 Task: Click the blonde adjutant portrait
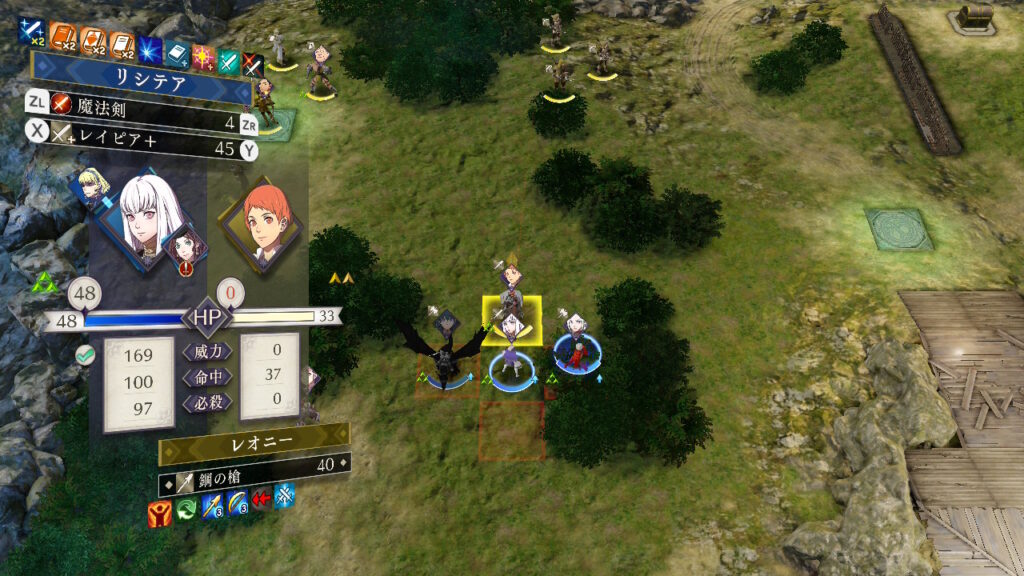coord(92,190)
